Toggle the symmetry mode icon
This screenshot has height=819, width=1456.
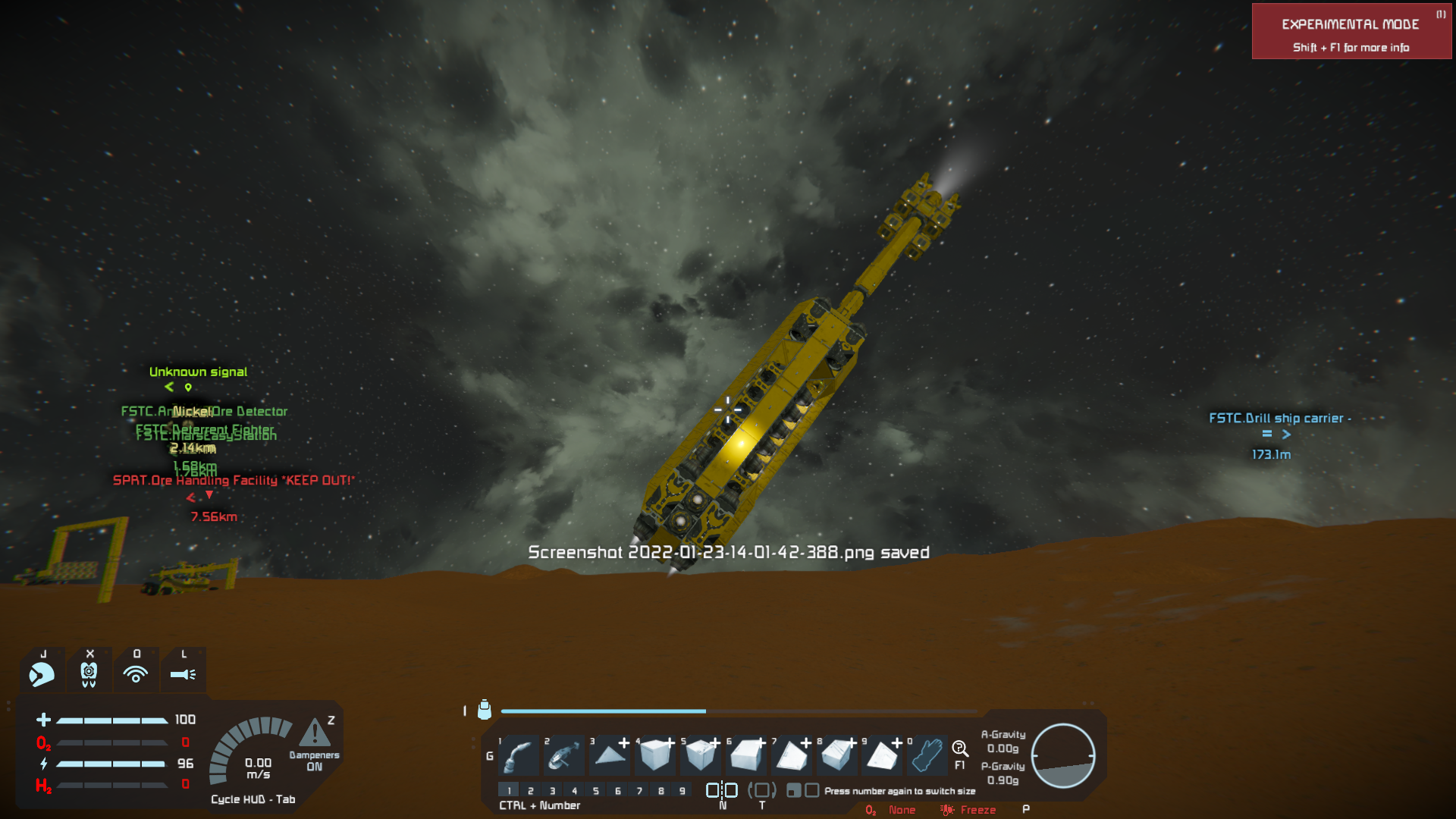point(722,791)
